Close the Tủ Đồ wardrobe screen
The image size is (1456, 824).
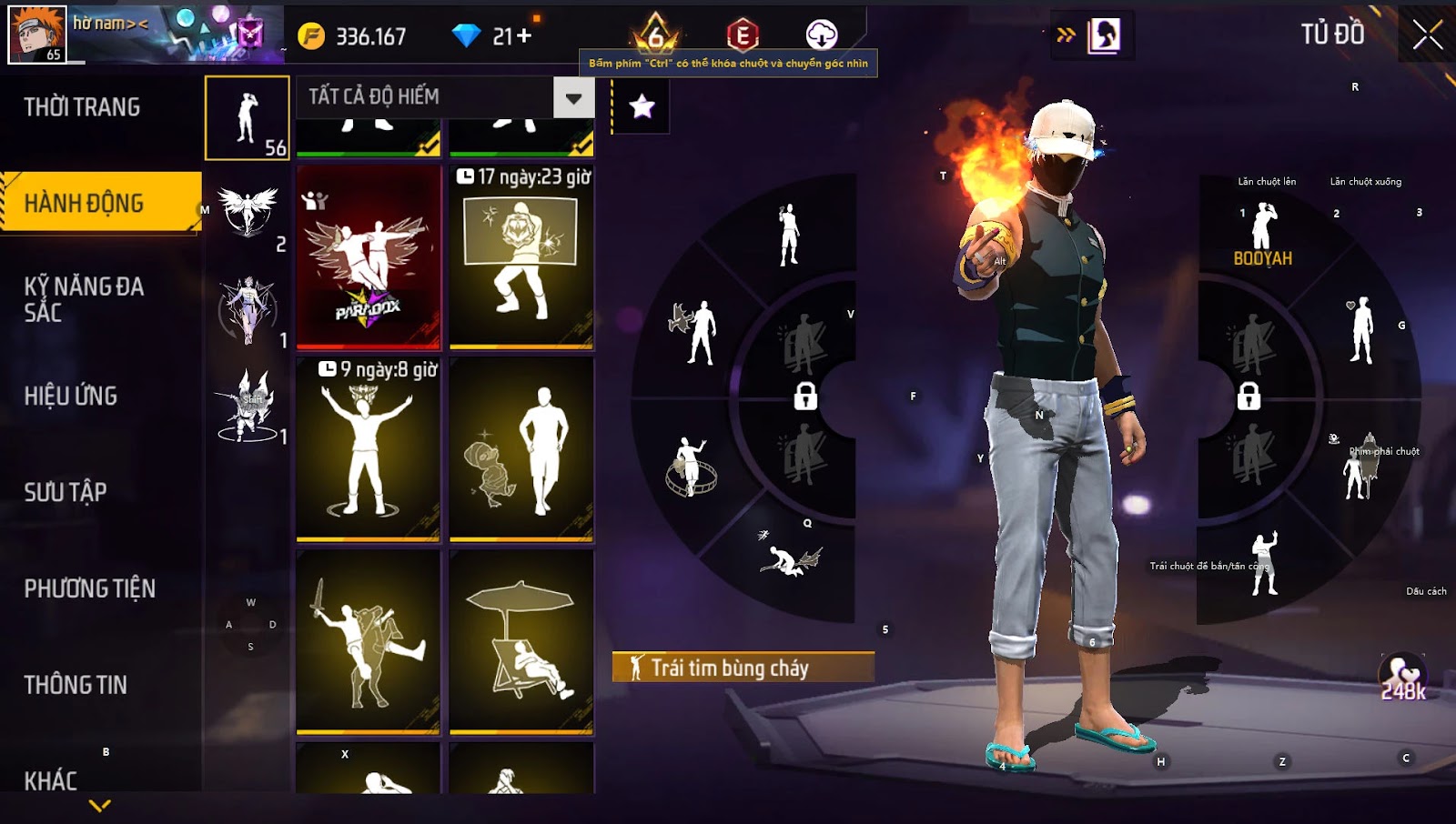pos(1427,35)
